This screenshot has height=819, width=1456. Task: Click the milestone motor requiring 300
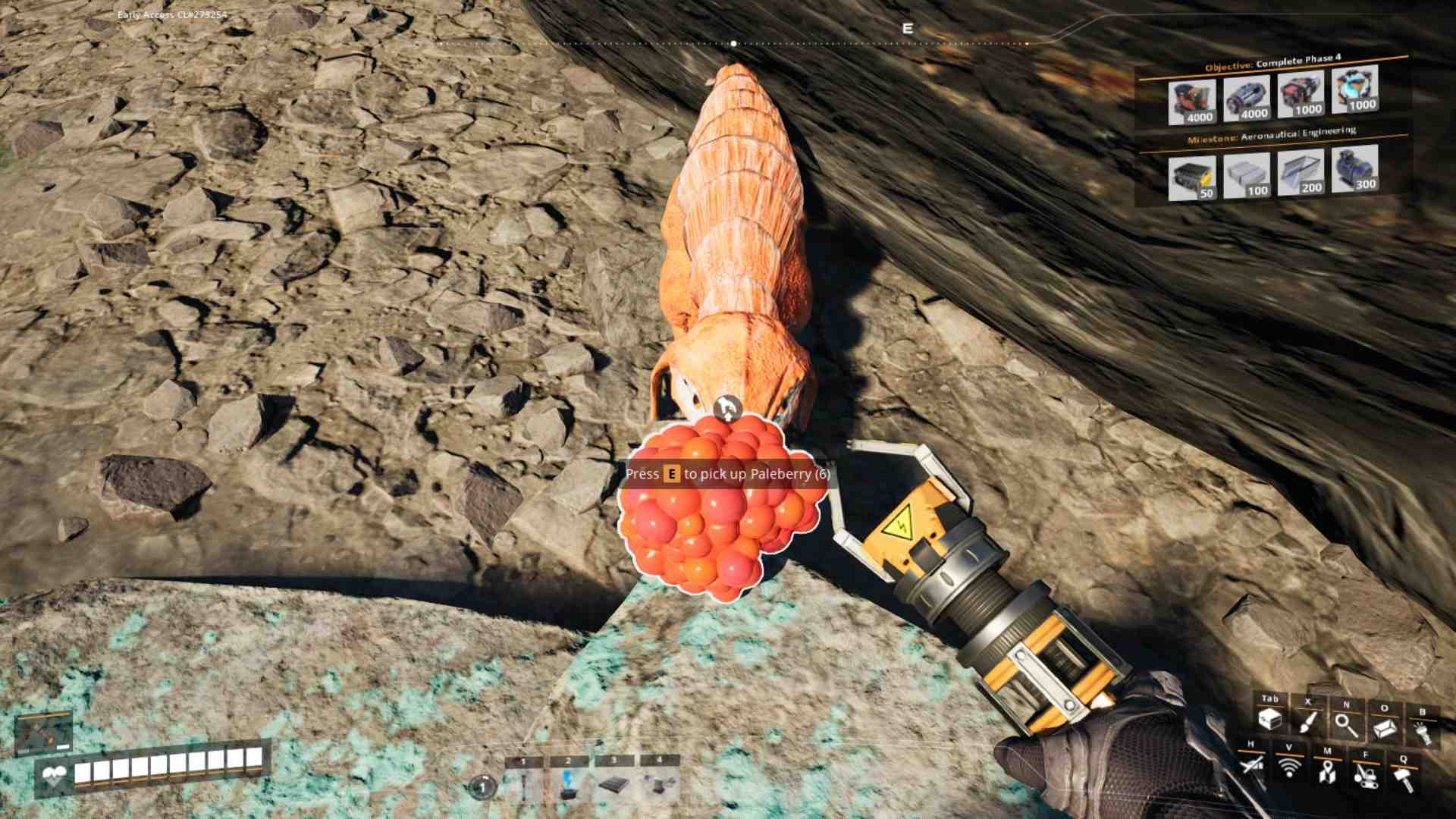[x=1355, y=170]
